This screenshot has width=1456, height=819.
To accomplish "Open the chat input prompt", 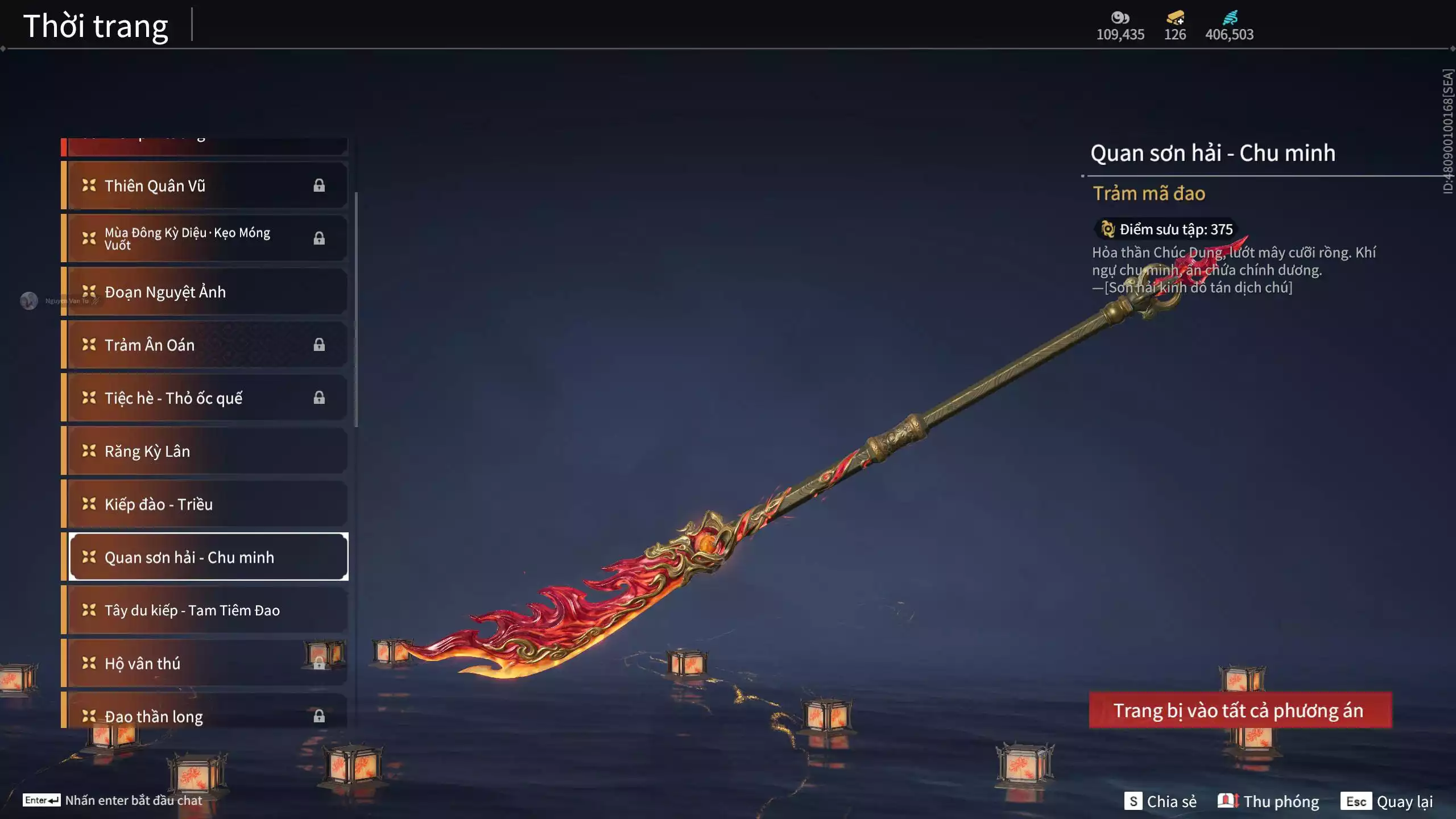I will tap(113, 800).
